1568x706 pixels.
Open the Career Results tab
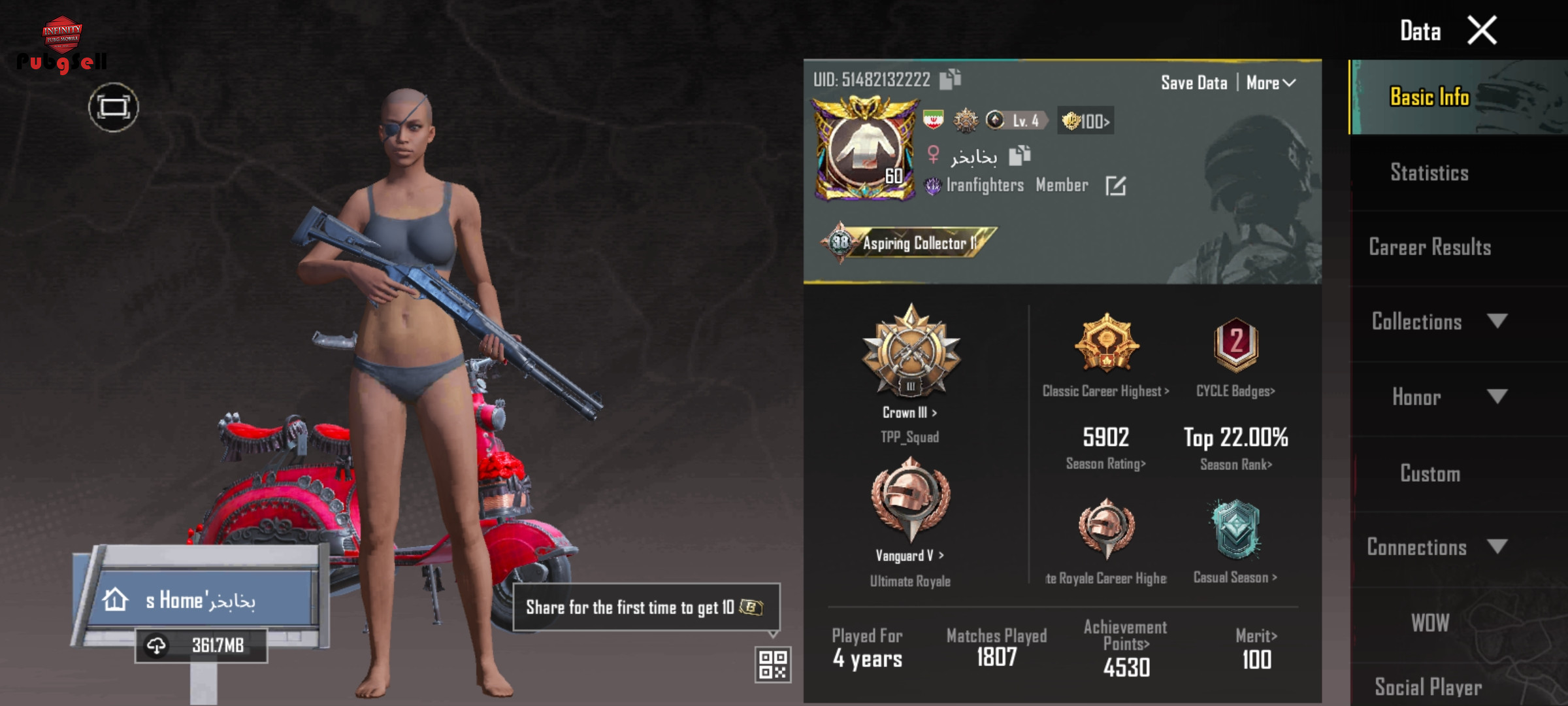[x=1429, y=247]
